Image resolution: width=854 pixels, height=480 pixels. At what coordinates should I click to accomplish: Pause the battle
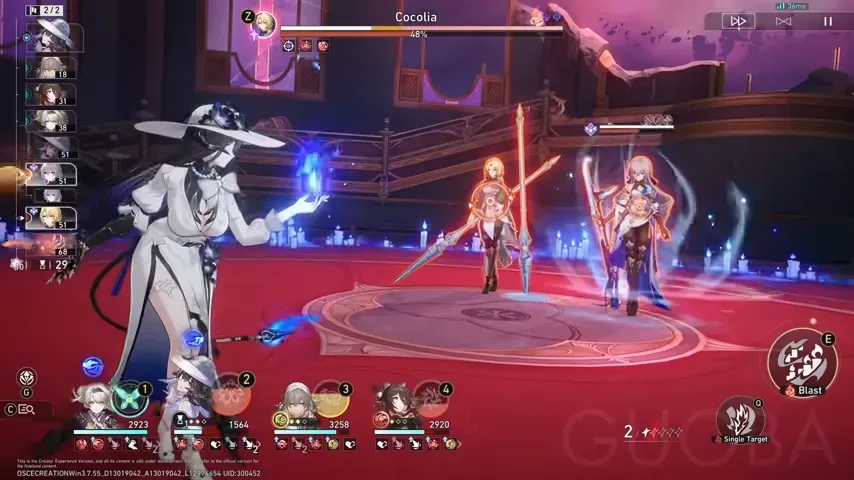[x=827, y=20]
